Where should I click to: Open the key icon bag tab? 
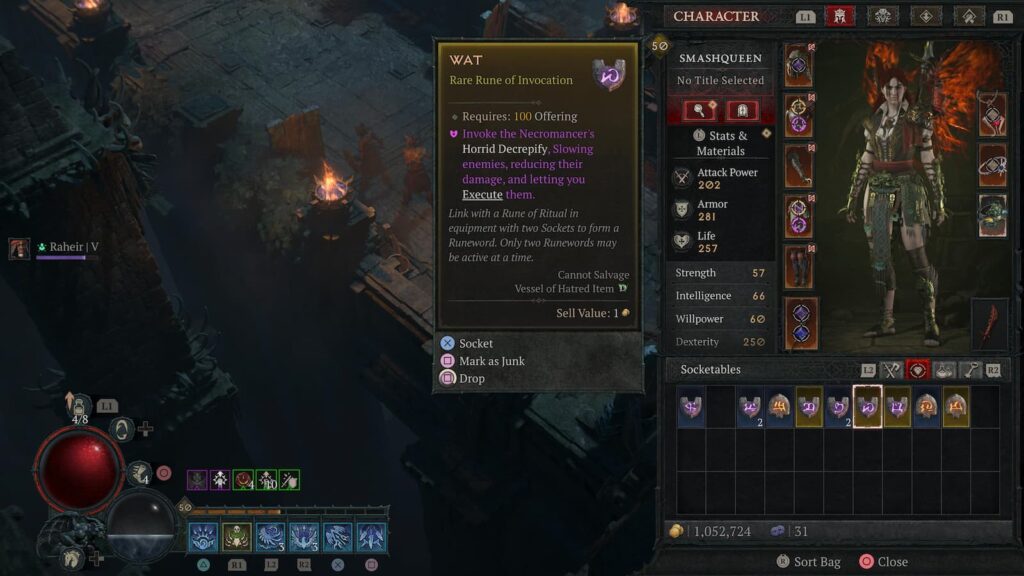pyautogui.click(x=969, y=370)
